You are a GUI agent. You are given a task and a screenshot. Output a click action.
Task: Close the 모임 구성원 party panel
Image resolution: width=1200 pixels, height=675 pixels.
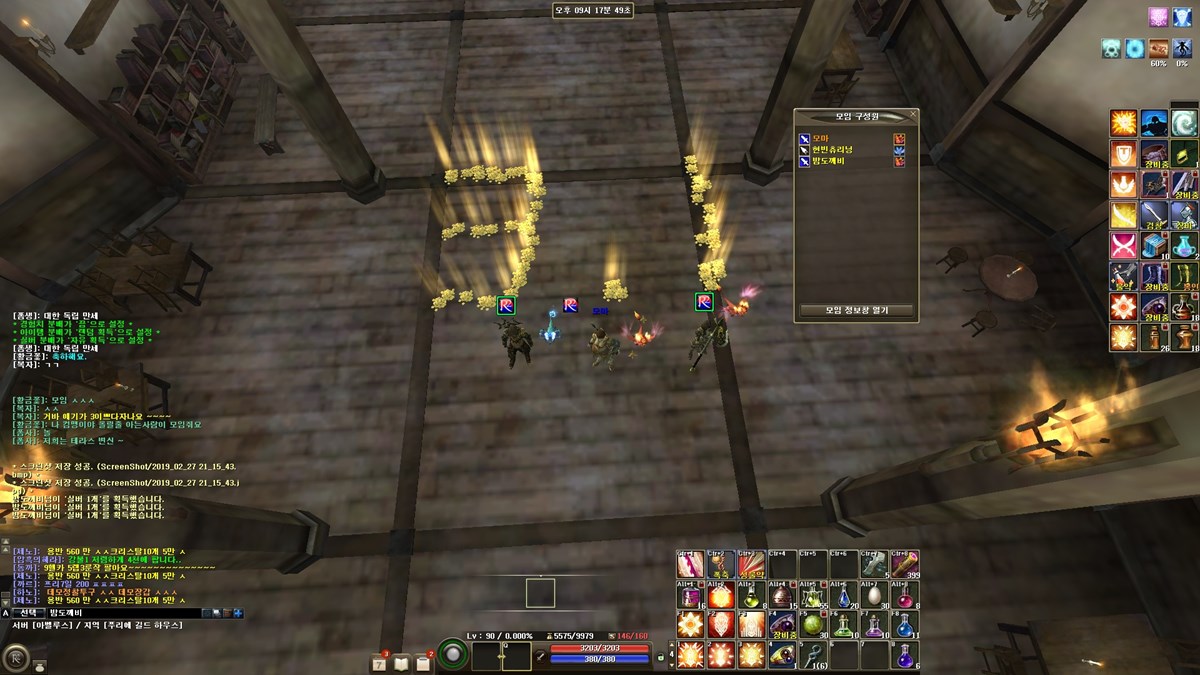(x=912, y=116)
